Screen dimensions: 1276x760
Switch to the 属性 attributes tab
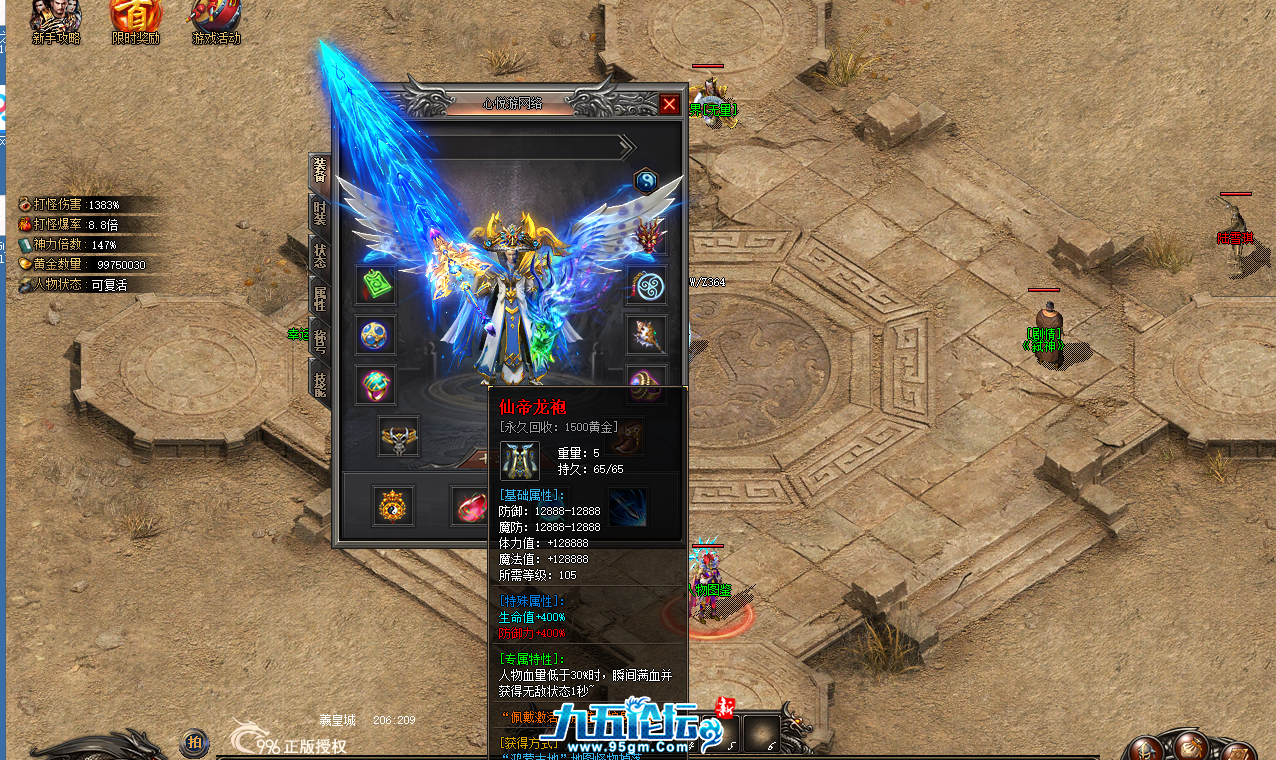320,297
